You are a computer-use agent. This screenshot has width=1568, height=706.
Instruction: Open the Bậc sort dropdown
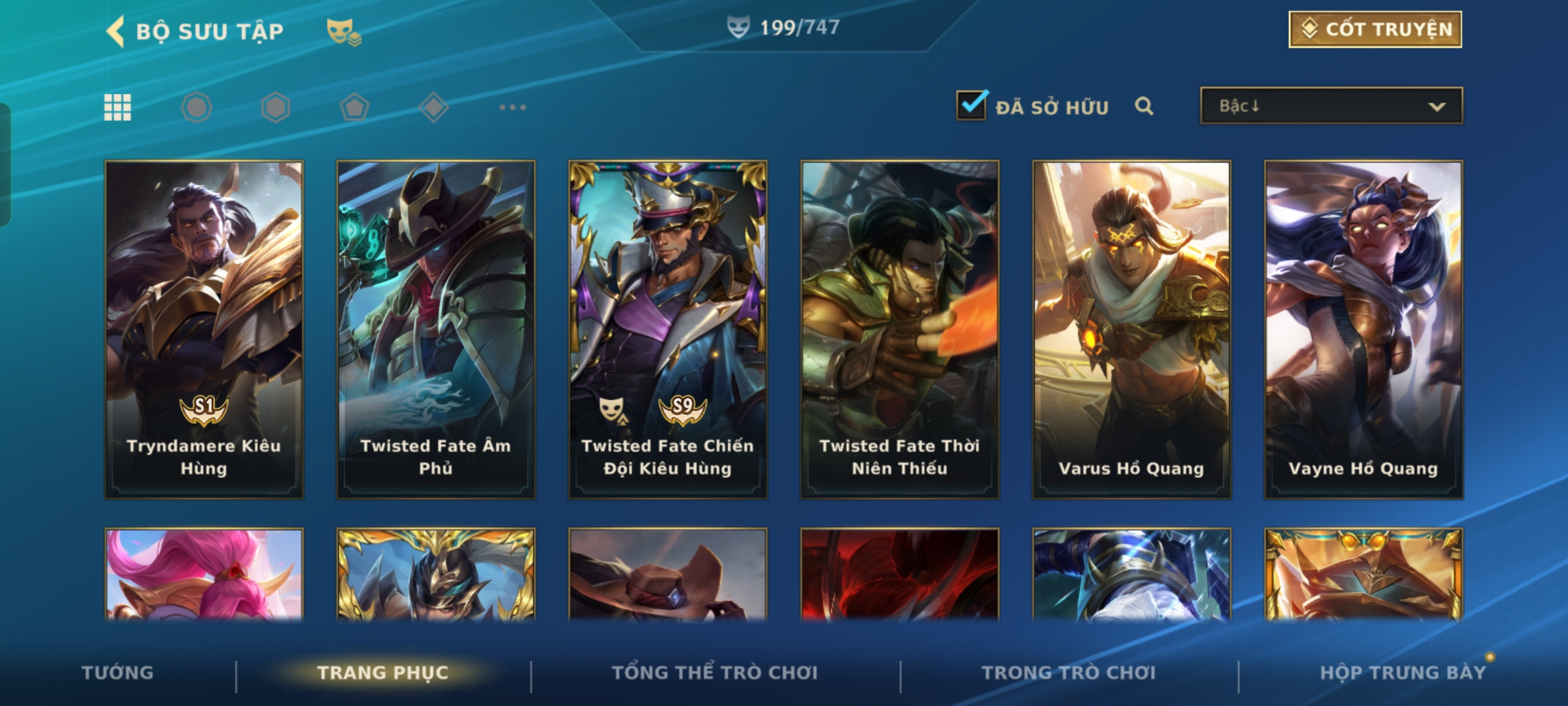1331,106
